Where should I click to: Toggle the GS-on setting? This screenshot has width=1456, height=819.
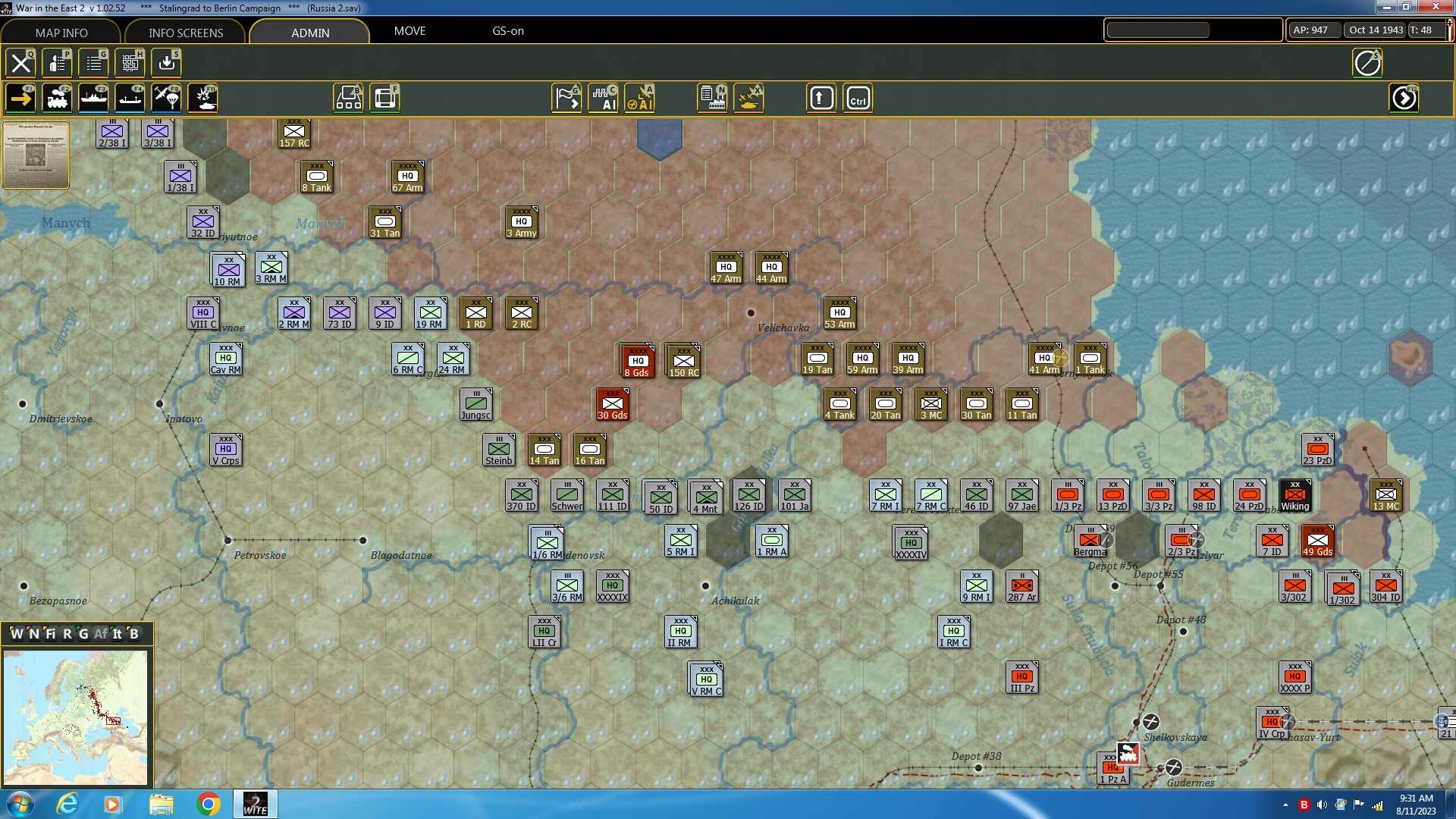pos(507,31)
